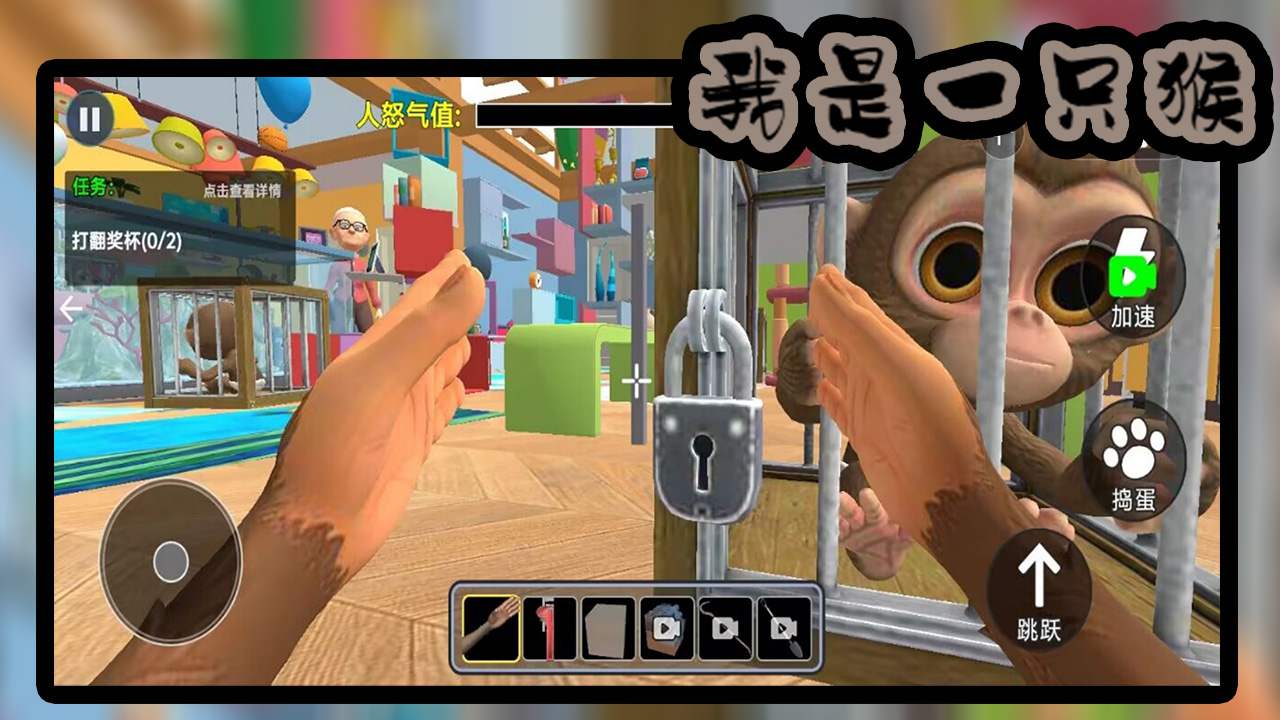Unlock the ad-locked hook item slot
Image resolution: width=1280 pixels, height=720 pixels.
pos(725,629)
